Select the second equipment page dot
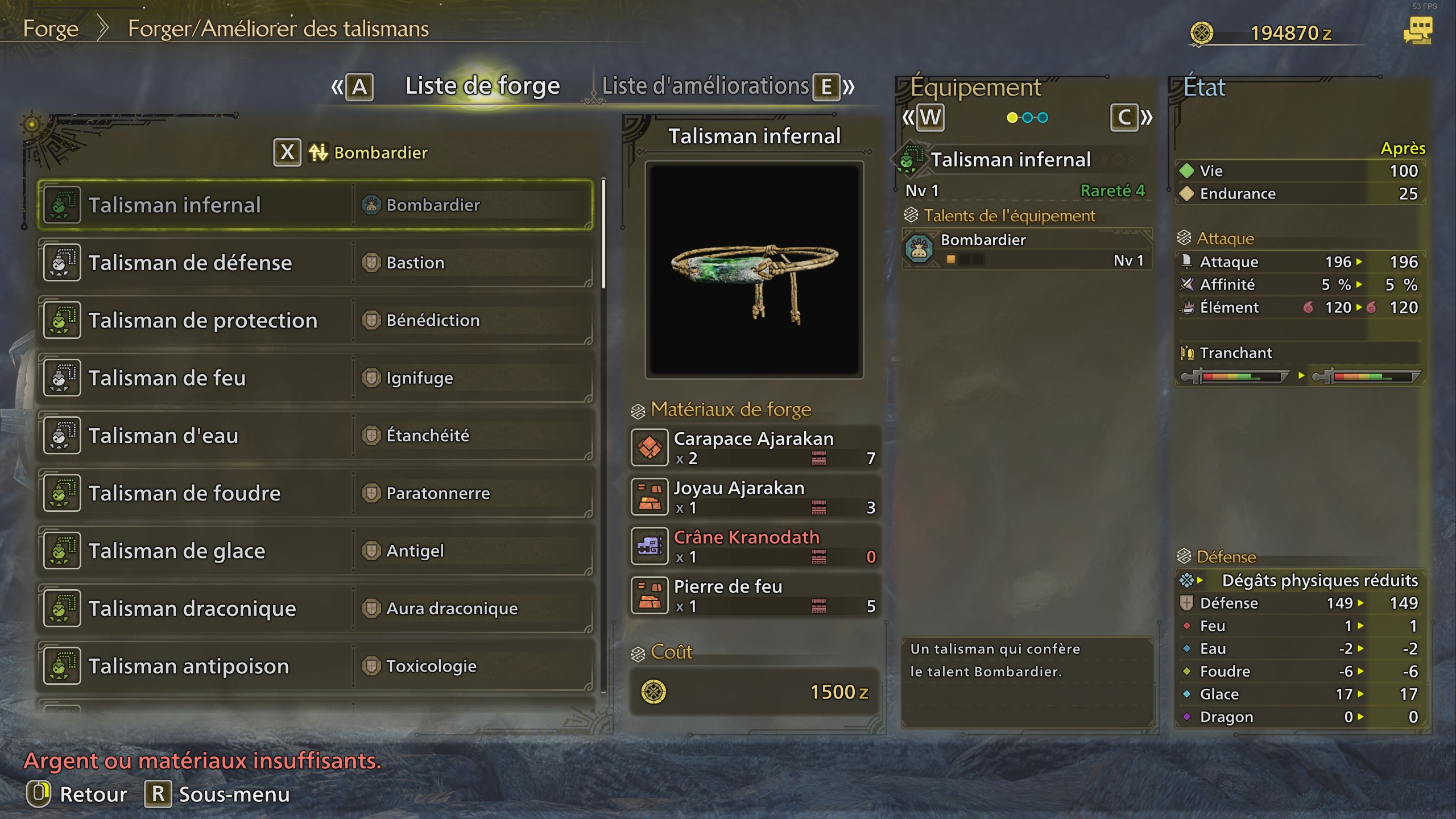 pos(1028,118)
